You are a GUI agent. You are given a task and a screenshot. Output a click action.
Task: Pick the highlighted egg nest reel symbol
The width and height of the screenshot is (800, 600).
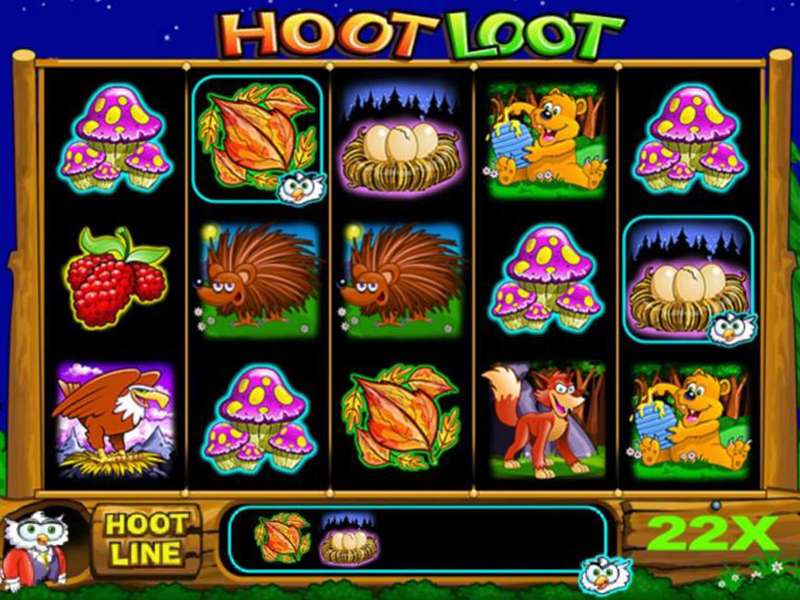click(688, 280)
